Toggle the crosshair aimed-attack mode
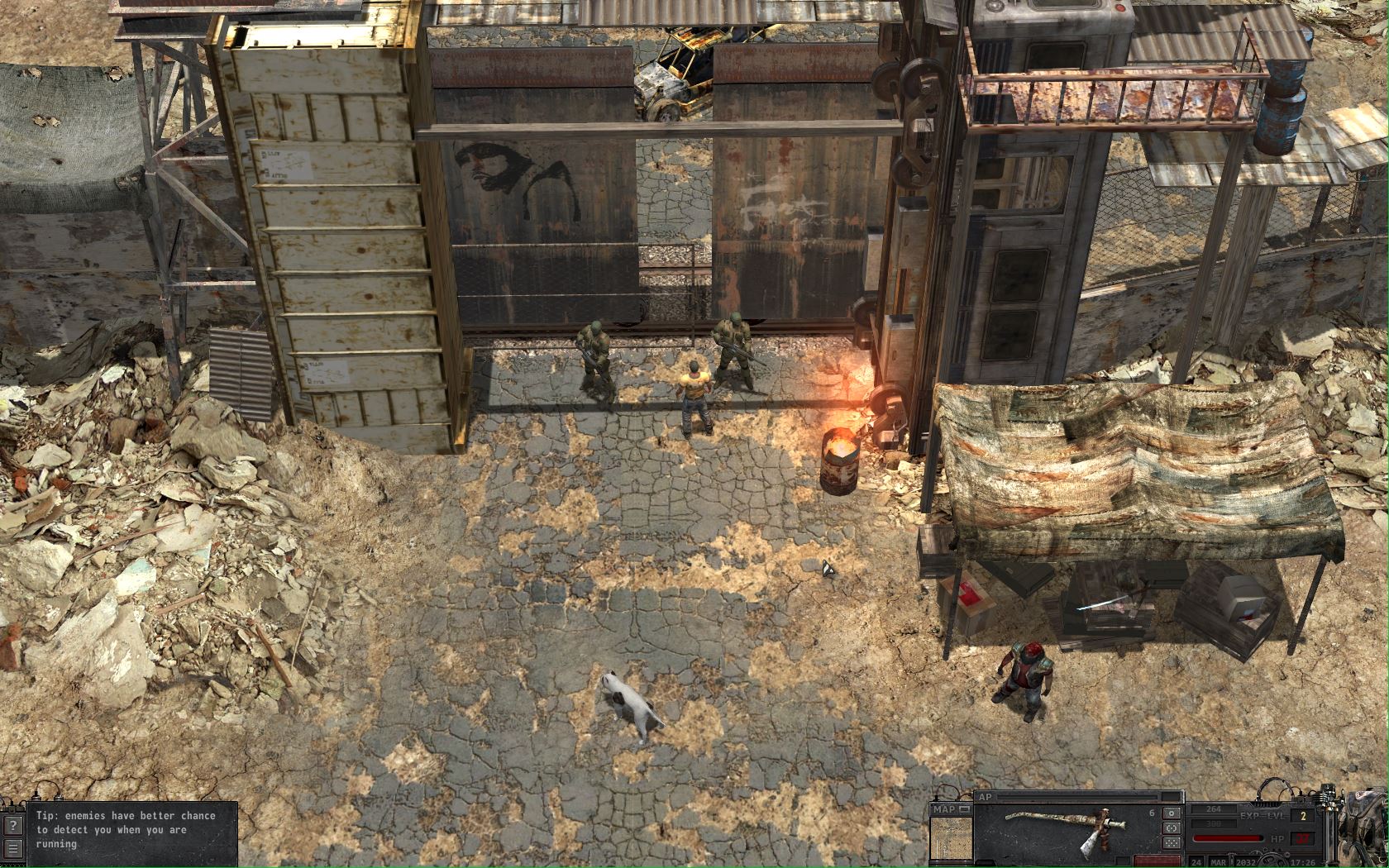 (1170, 828)
